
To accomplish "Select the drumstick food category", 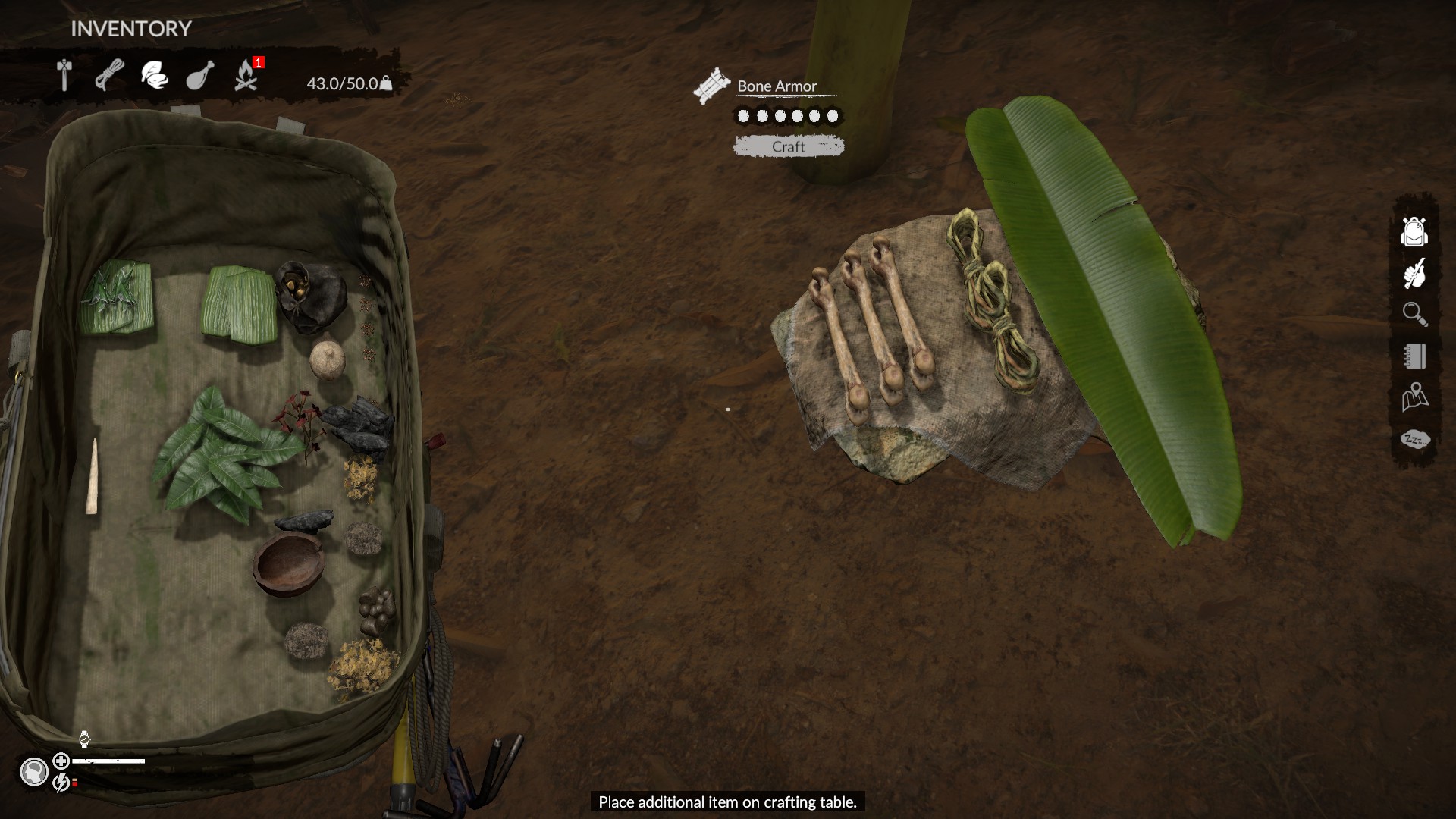I will click(x=200, y=76).
